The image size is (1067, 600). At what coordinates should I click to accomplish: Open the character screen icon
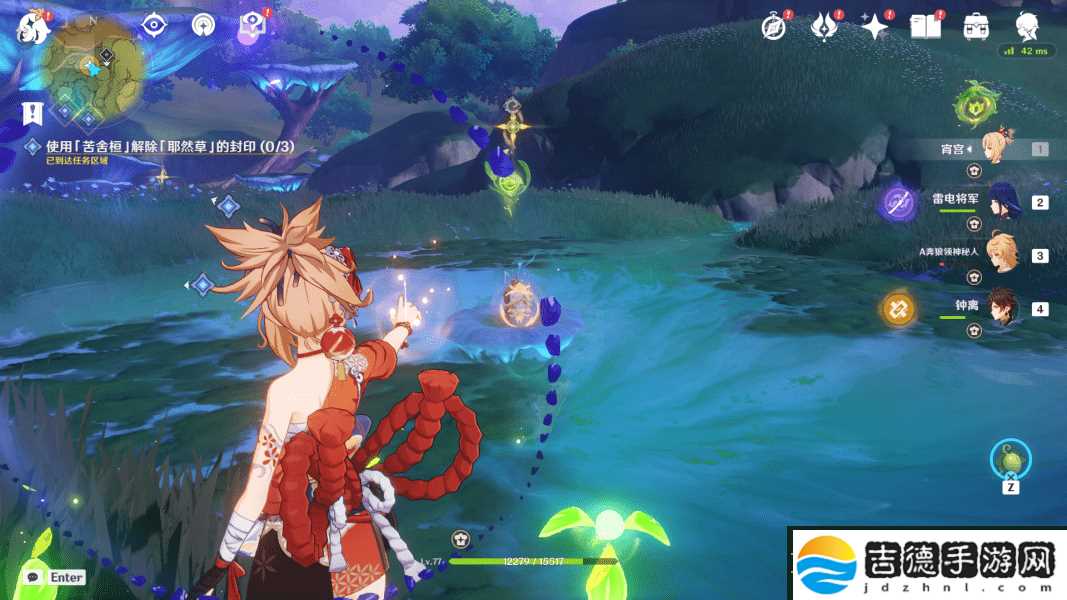point(1027,27)
